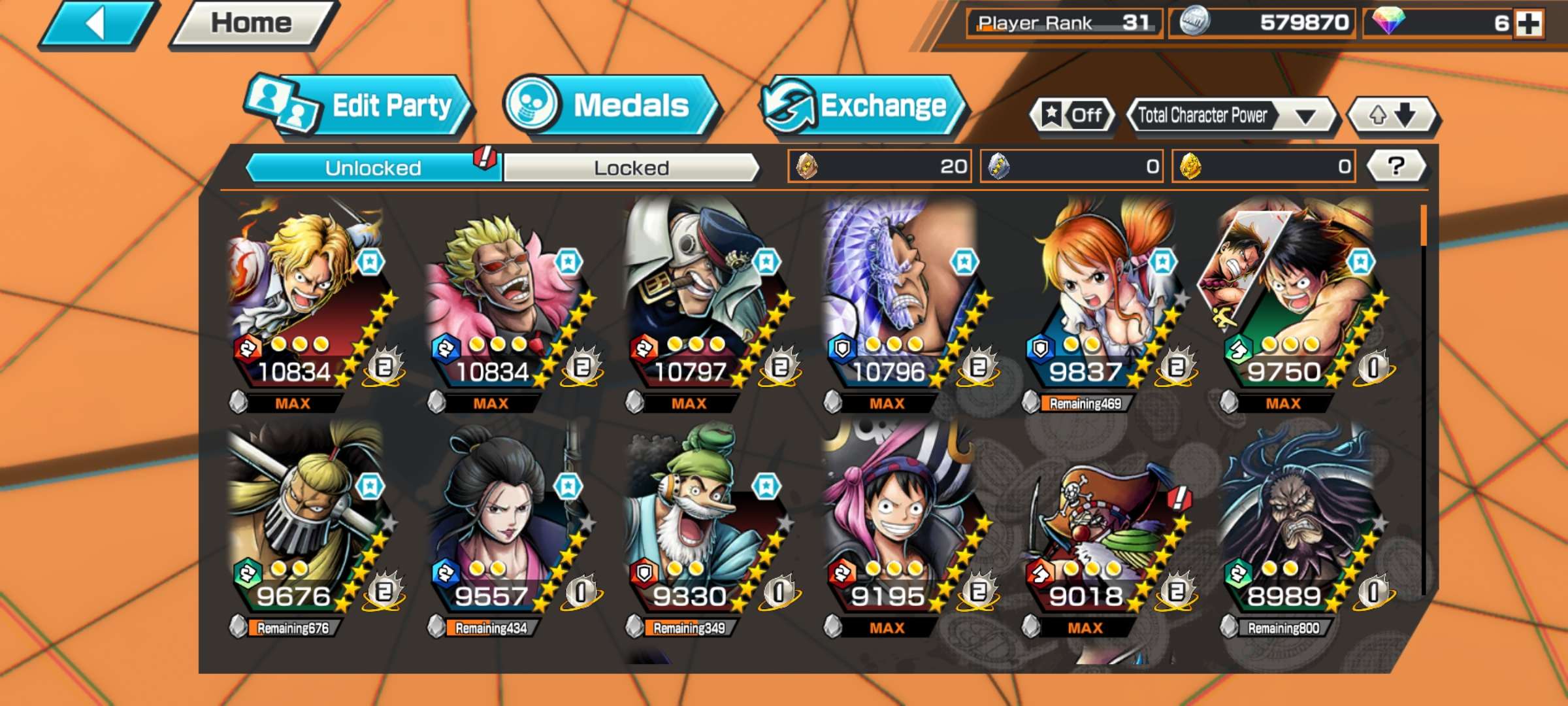Return to the Home screen
Image resolution: width=1568 pixels, height=706 pixels.
pos(252,25)
